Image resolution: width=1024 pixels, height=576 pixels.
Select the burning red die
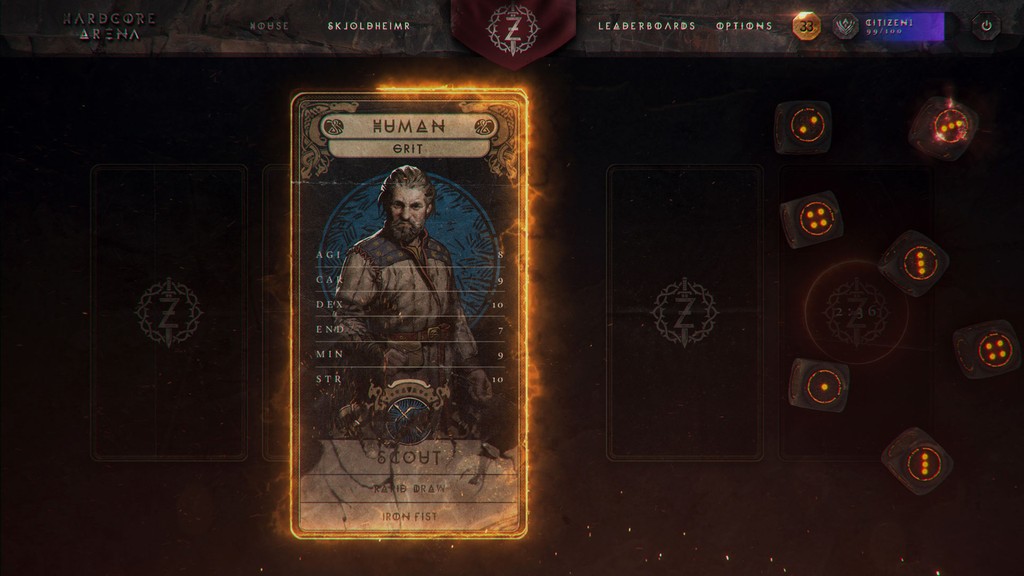[943, 127]
